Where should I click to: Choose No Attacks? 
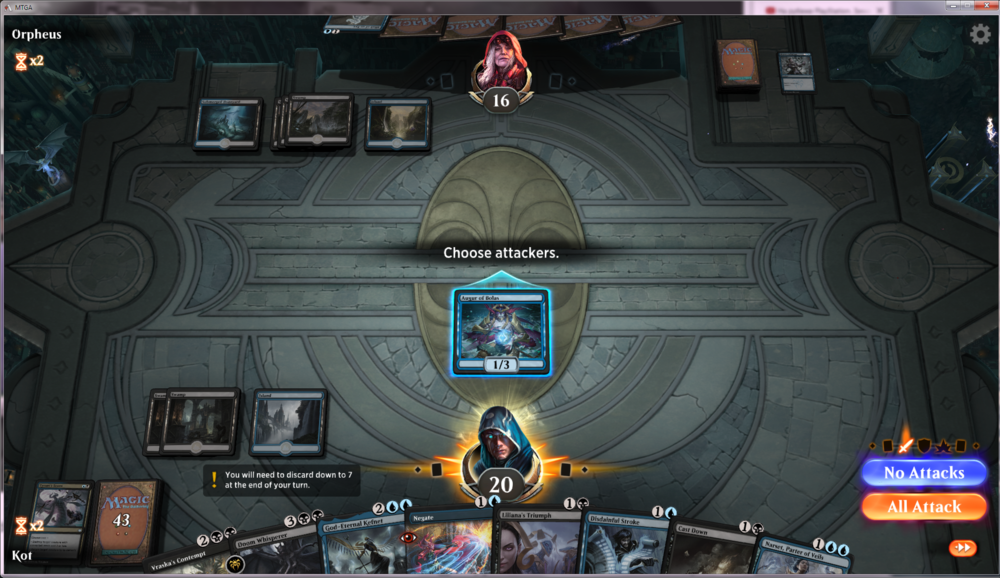tap(923, 472)
